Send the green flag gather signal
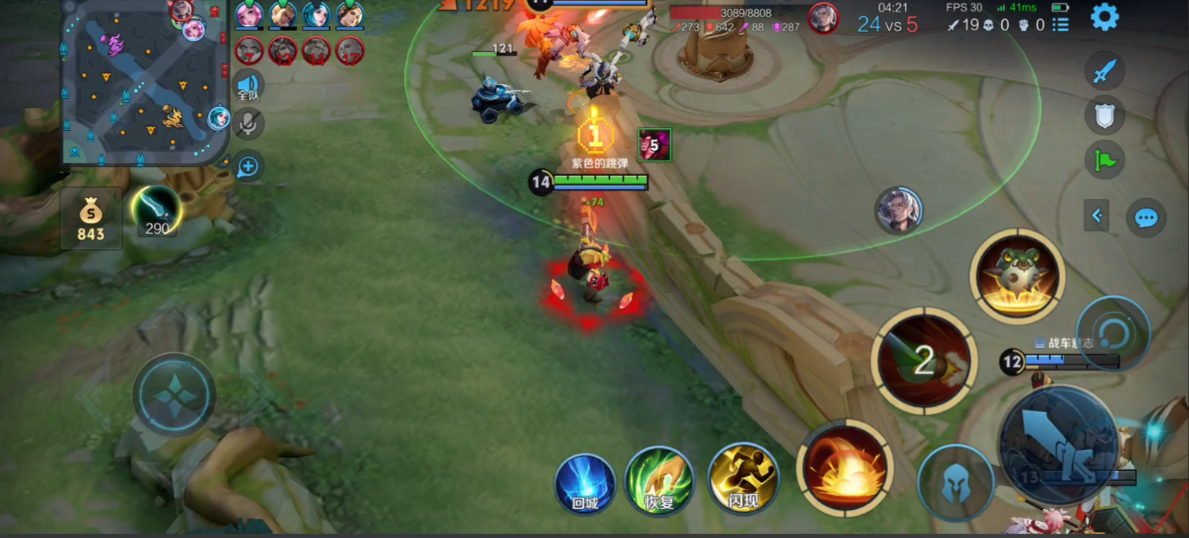This screenshot has height=538, width=1189. point(1104,160)
